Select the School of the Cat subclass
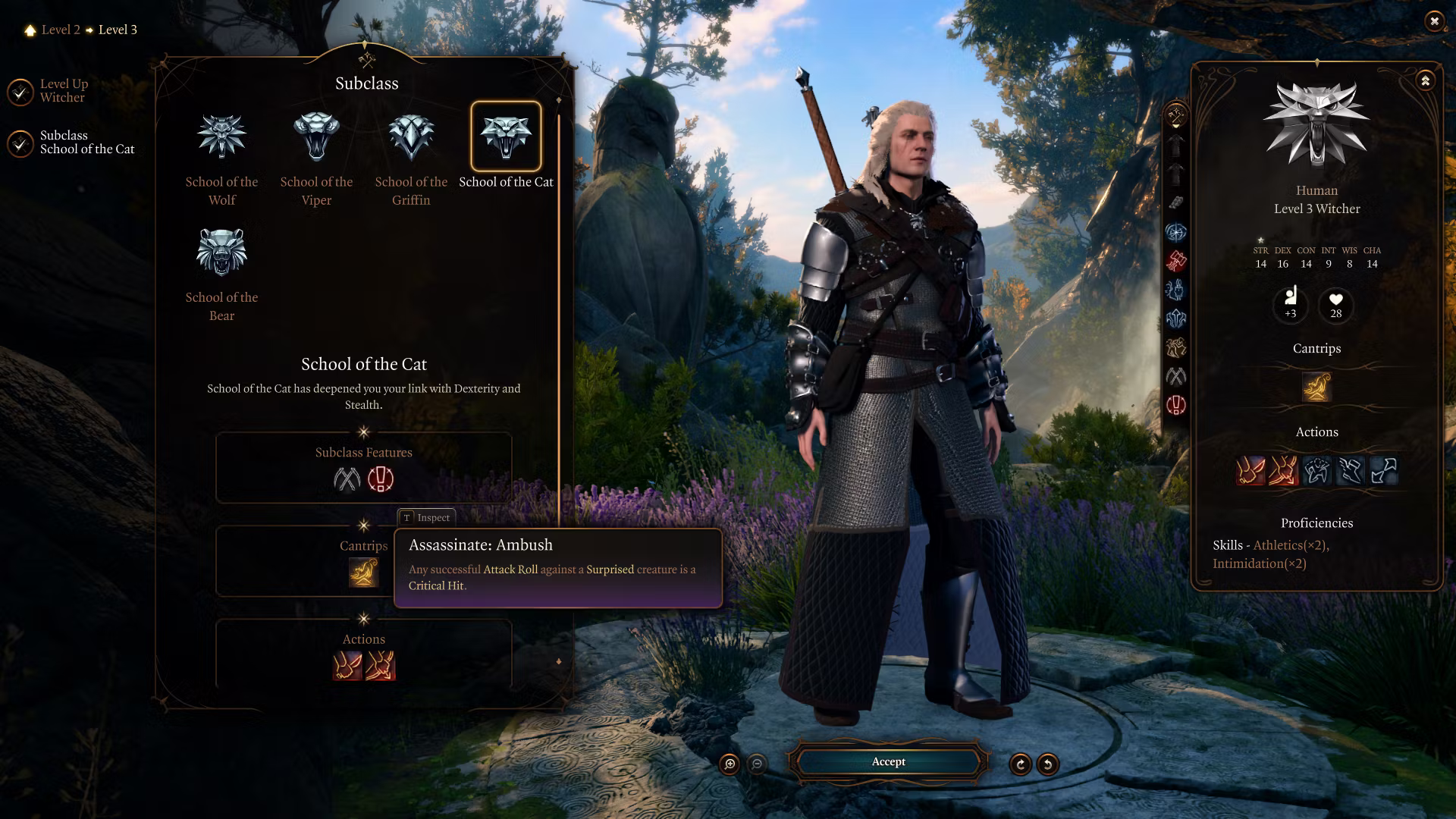 coord(506,137)
